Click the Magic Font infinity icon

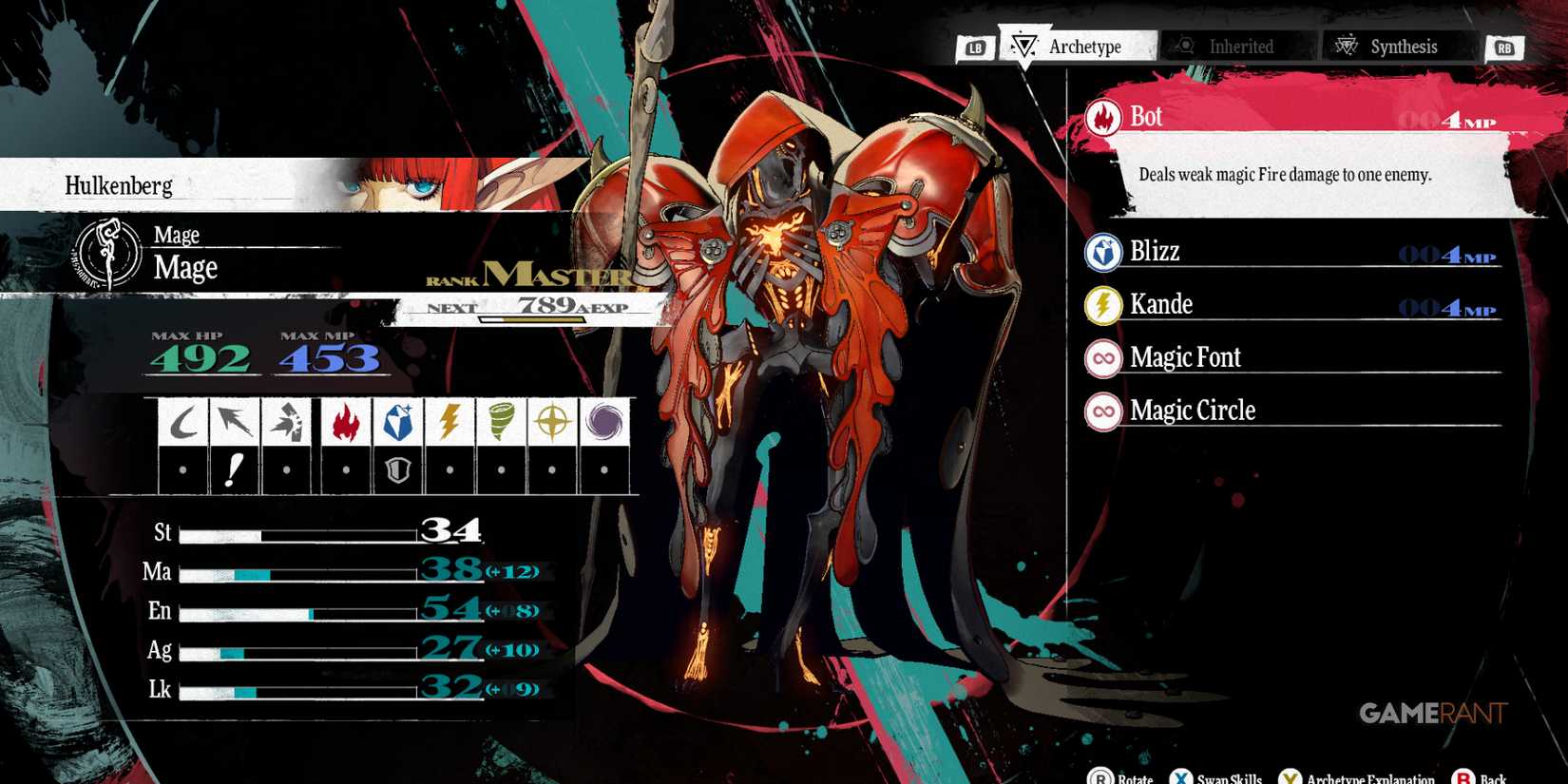click(x=1102, y=357)
